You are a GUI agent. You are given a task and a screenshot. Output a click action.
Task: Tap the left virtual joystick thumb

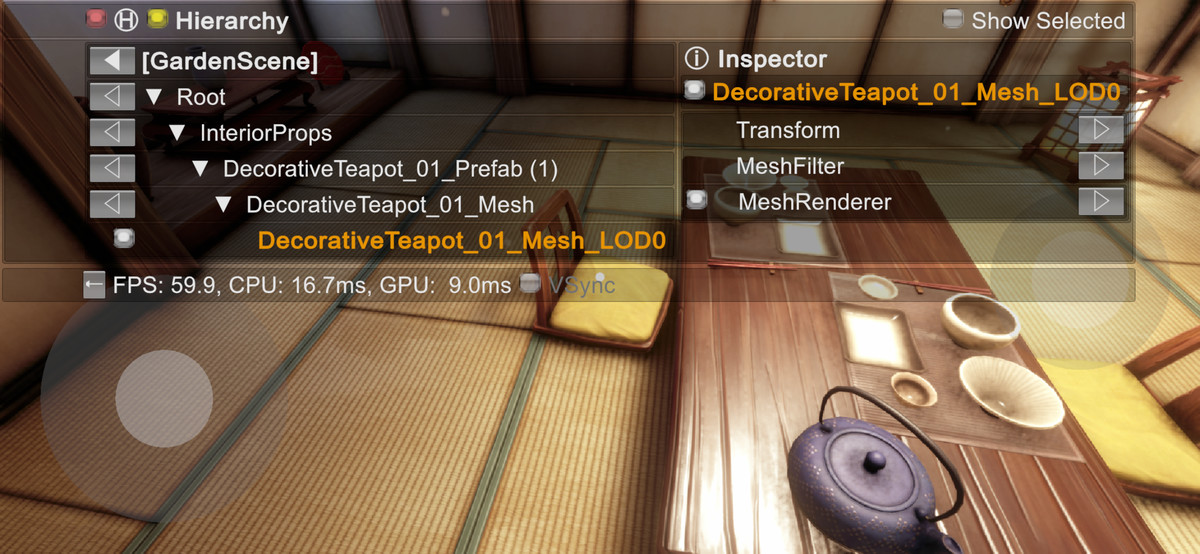click(x=164, y=399)
